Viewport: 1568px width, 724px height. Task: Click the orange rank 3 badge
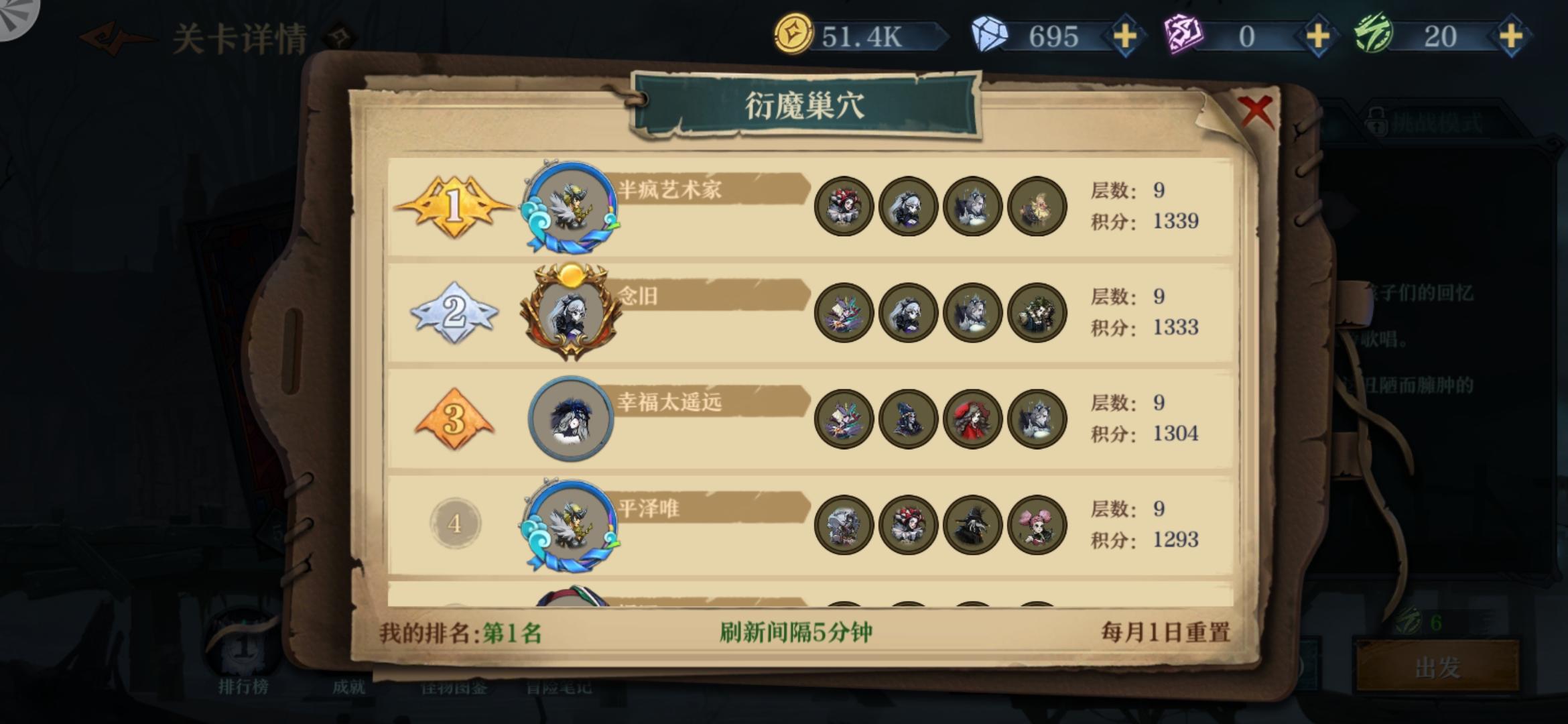click(454, 419)
